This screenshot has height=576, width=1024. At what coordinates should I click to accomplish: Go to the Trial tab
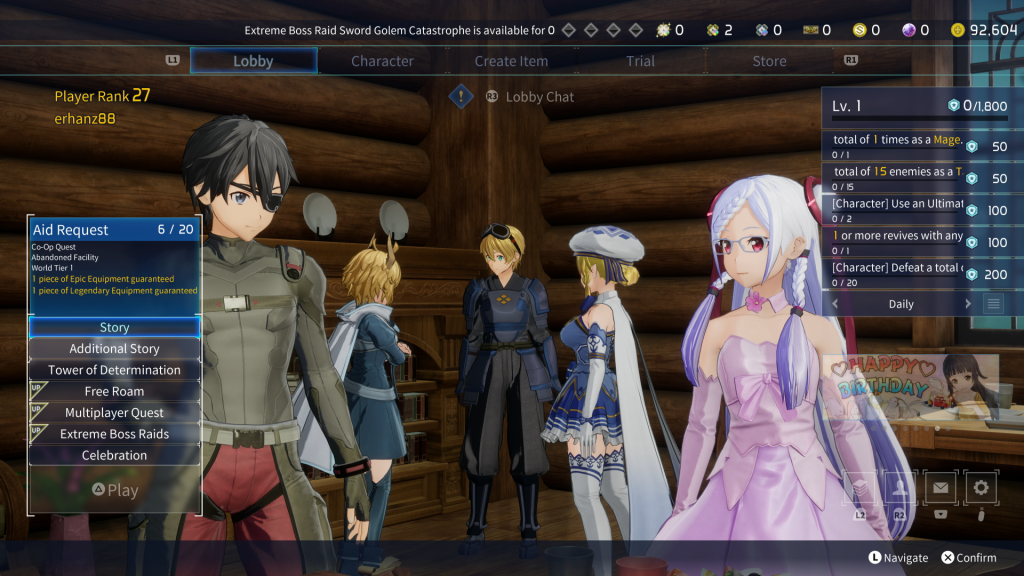coord(640,61)
